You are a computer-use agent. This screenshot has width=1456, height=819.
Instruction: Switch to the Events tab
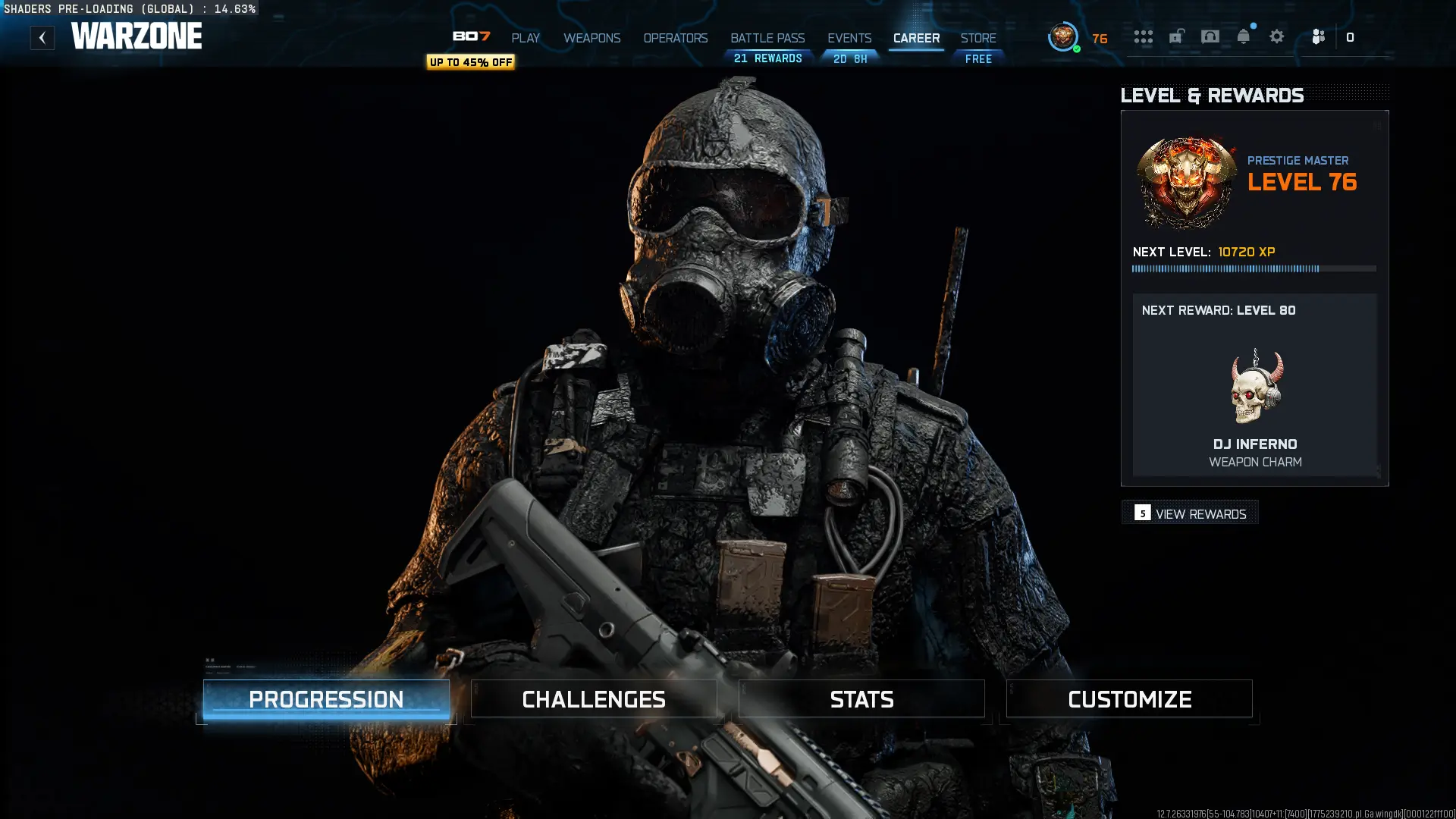click(x=849, y=38)
